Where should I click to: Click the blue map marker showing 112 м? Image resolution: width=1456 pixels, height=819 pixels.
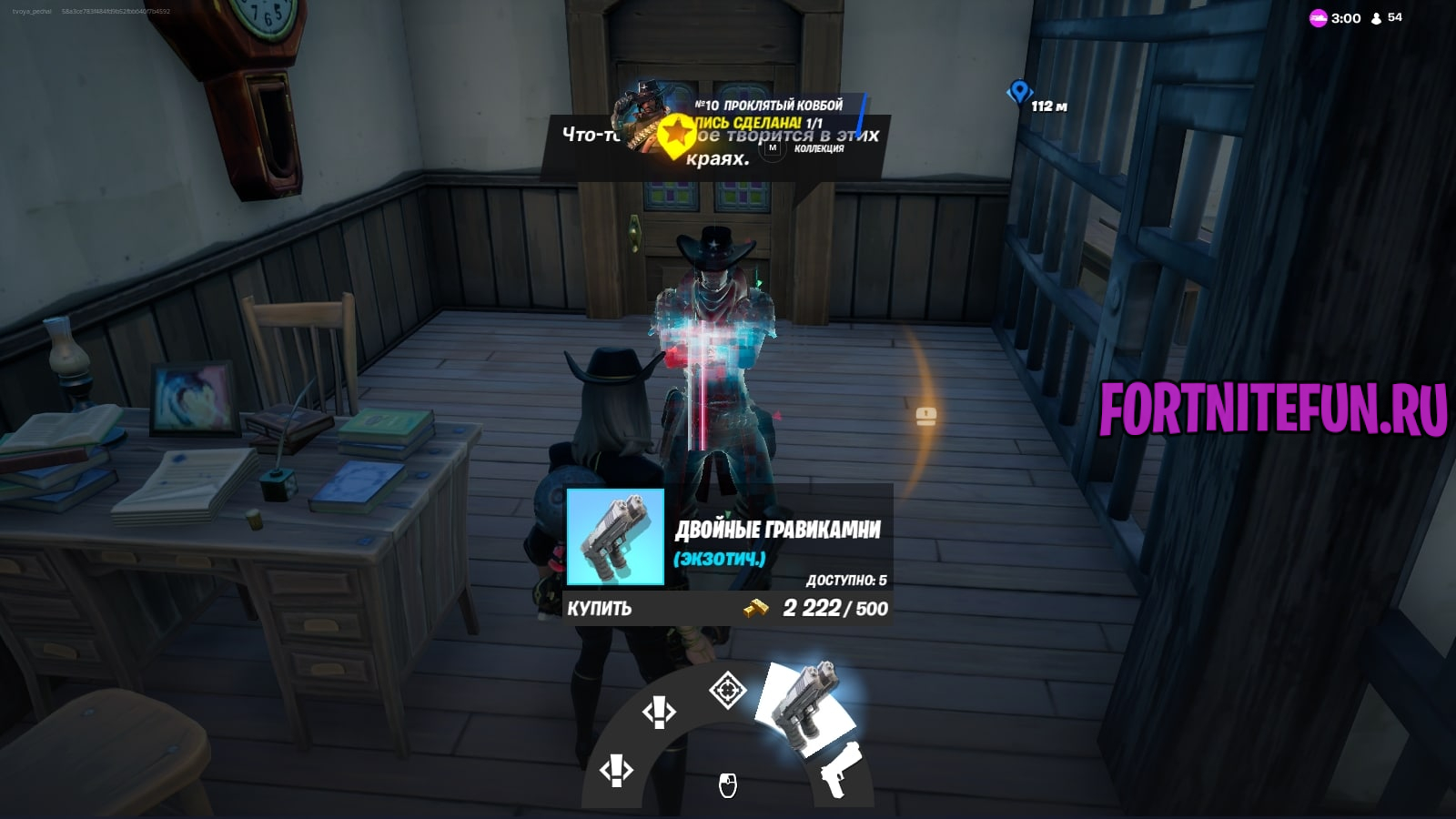click(x=1019, y=92)
